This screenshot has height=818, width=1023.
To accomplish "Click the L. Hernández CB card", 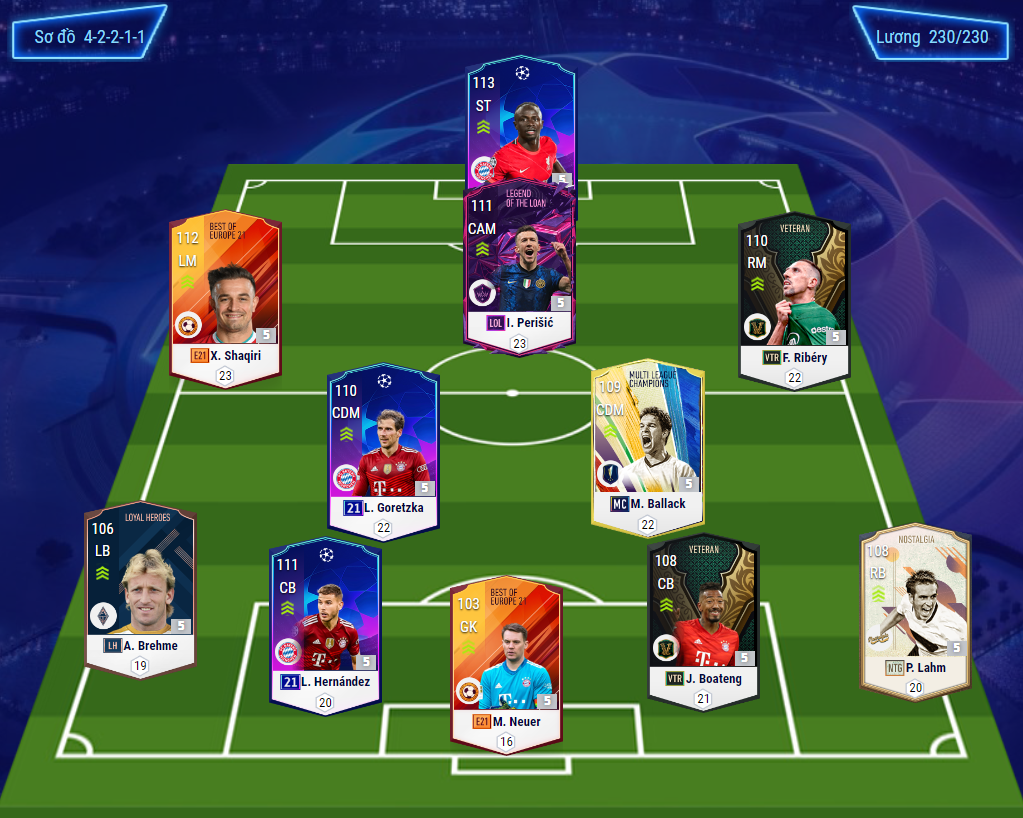I will coord(326,625).
